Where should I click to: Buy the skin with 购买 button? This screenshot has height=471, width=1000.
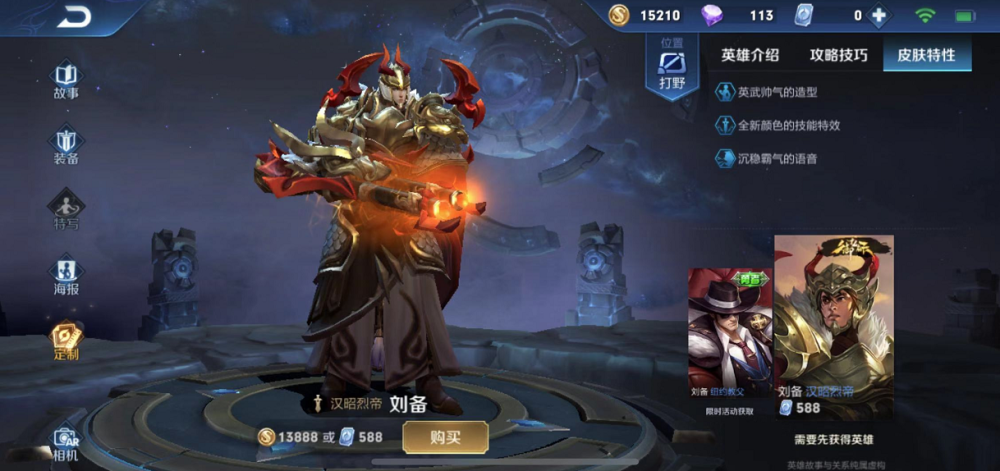[445, 437]
